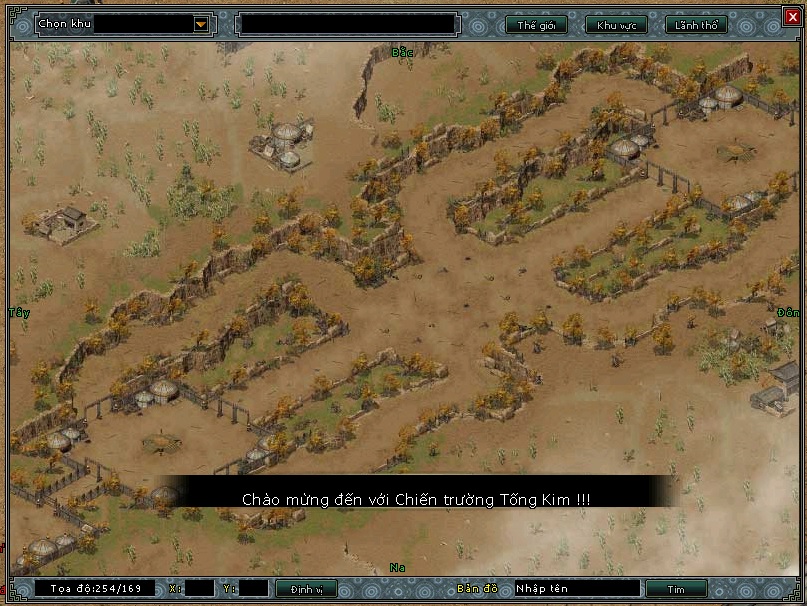Click the Nhập tên name search field
807x606 pixels.
[576, 589]
